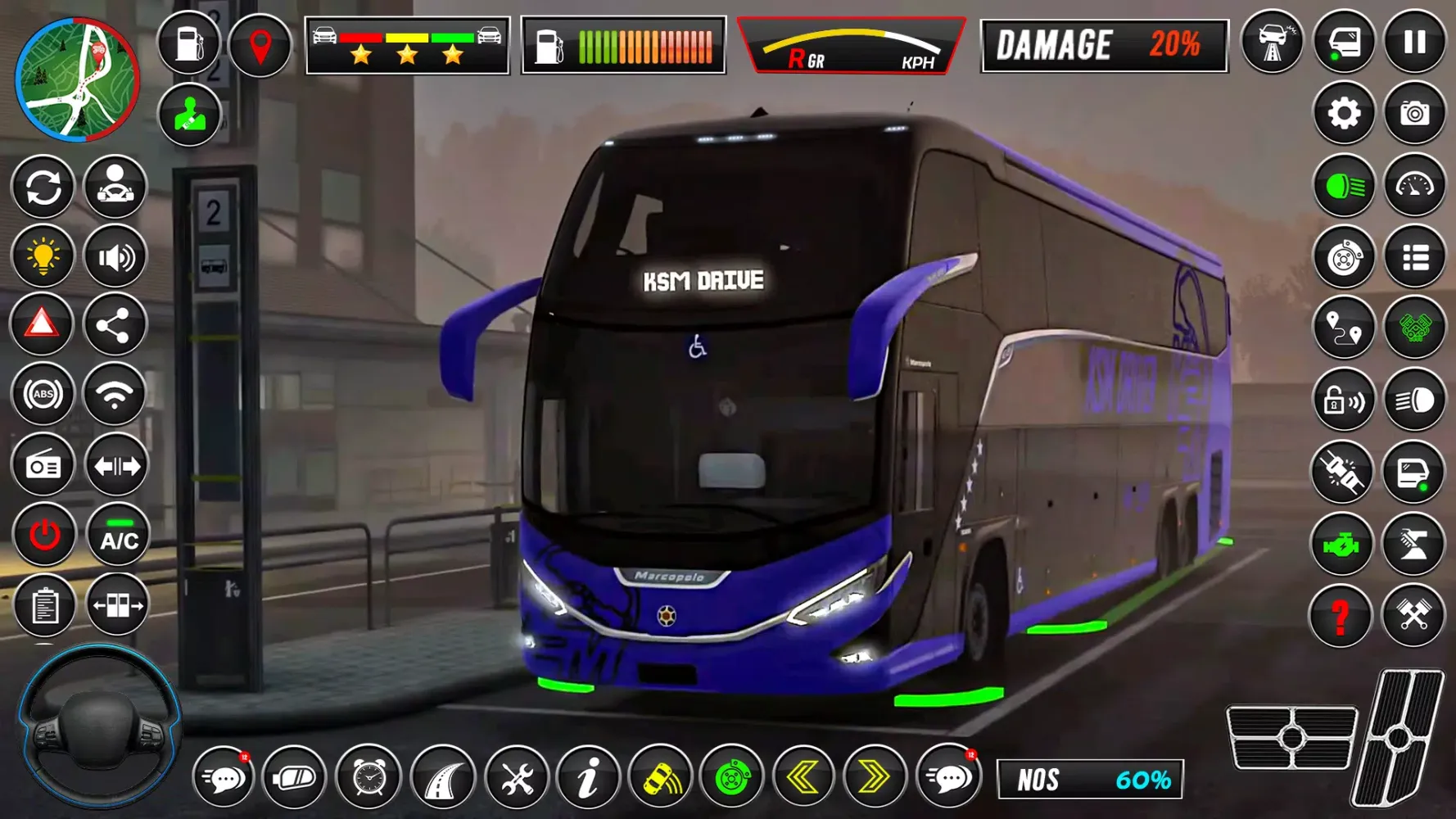
Task: Toggle the ABS brake icon
Action: coord(43,395)
